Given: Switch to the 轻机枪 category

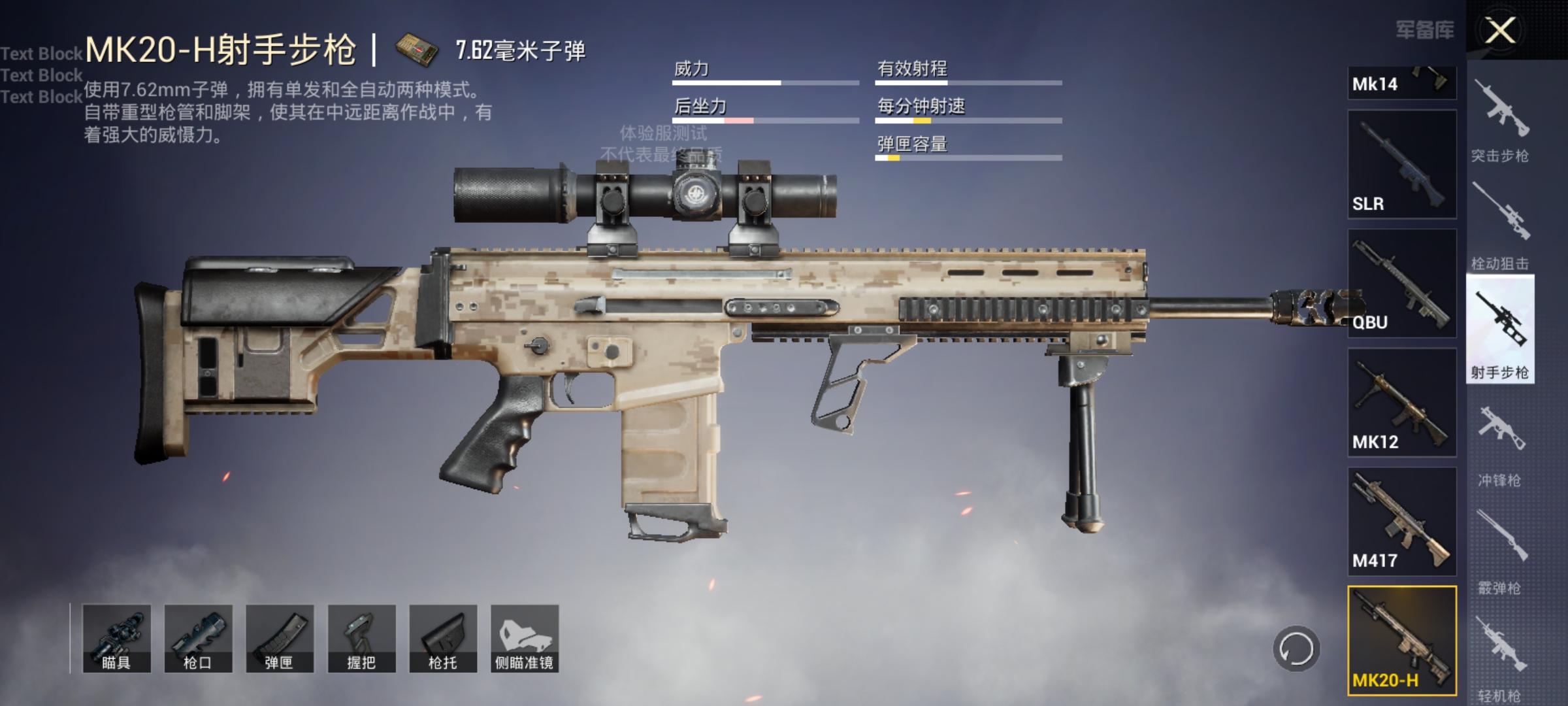Looking at the screenshot, I should click(1500, 657).
